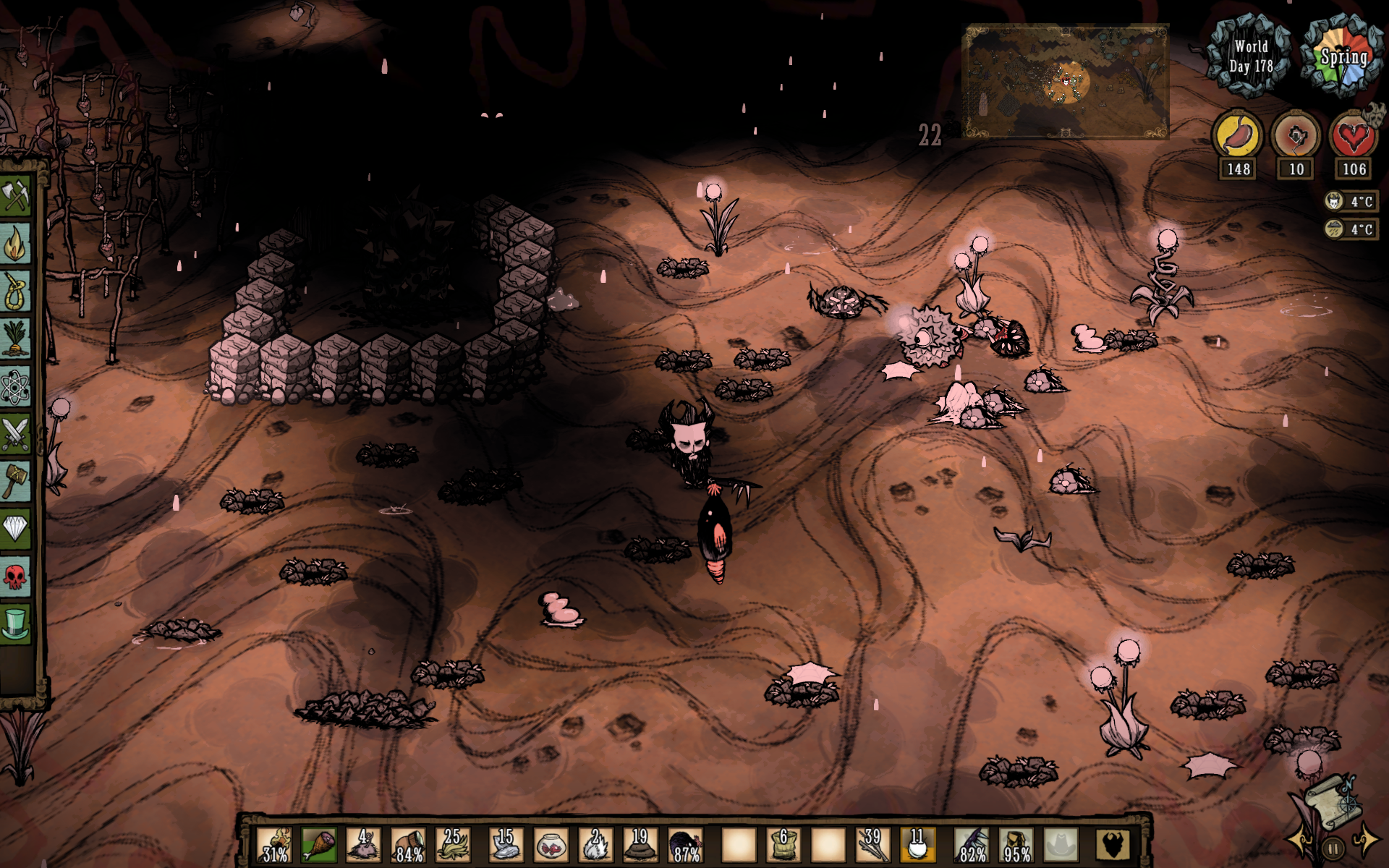Viewport: 1389px width, 868px height.
Task: Open the diamond Refine tab
Action: tap(16, 528)
